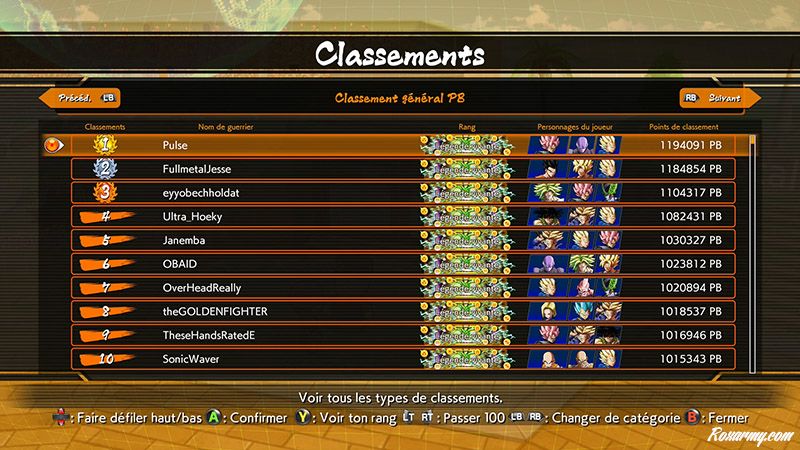Click the Classement général PB category header
This screenshot has height=450, width=800.
pos(399,98)
